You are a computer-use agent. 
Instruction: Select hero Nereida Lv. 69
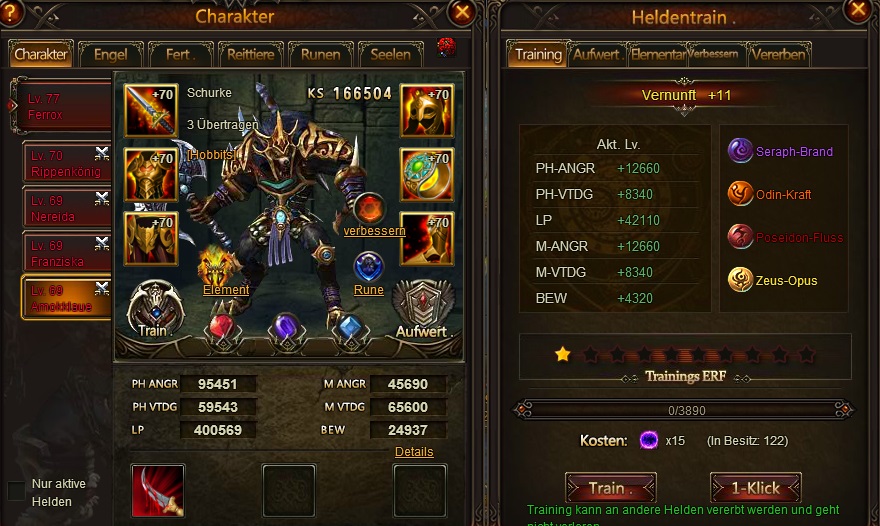[x=65, y=208]
